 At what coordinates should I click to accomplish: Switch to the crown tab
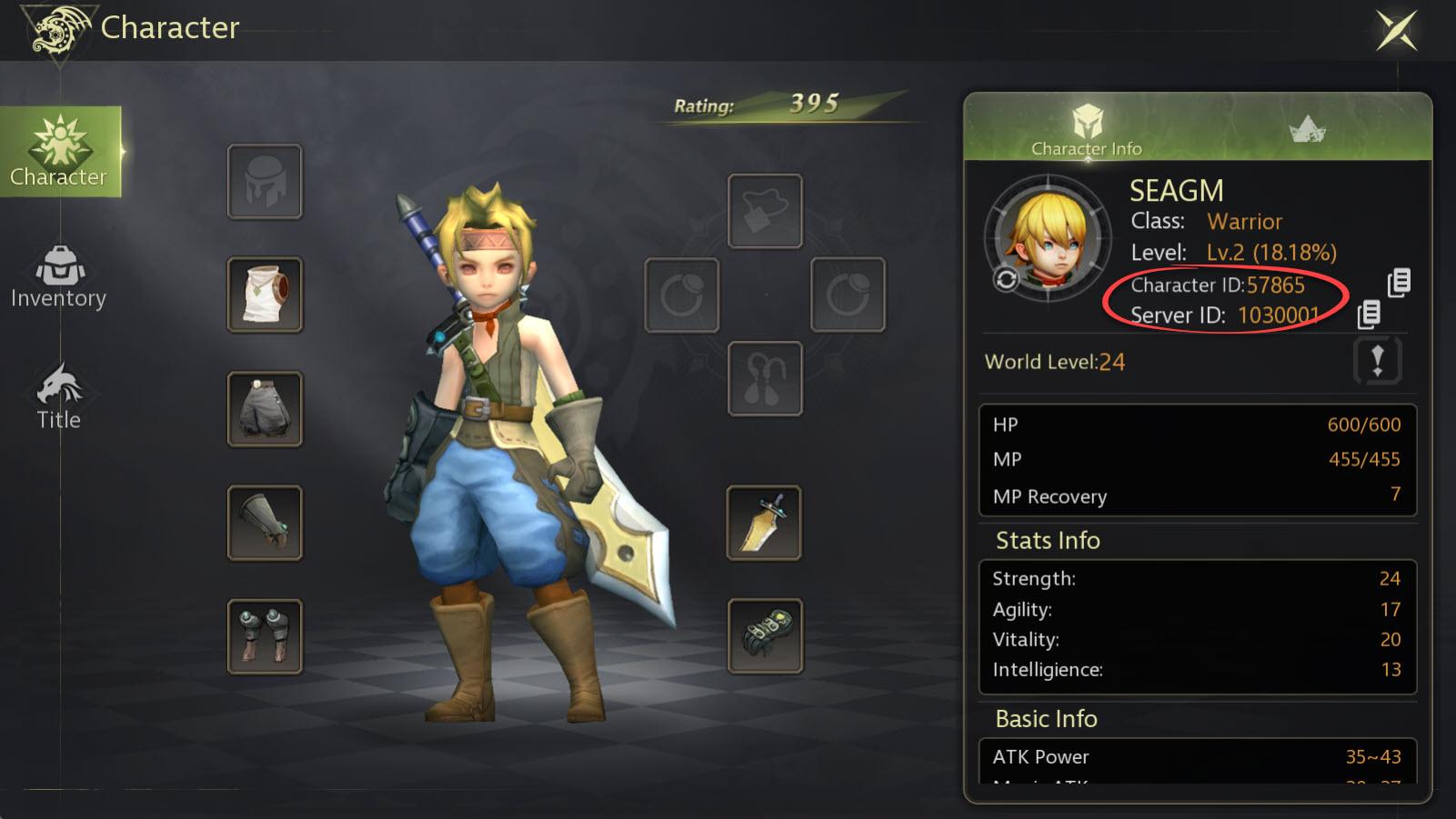[1307, 129]
